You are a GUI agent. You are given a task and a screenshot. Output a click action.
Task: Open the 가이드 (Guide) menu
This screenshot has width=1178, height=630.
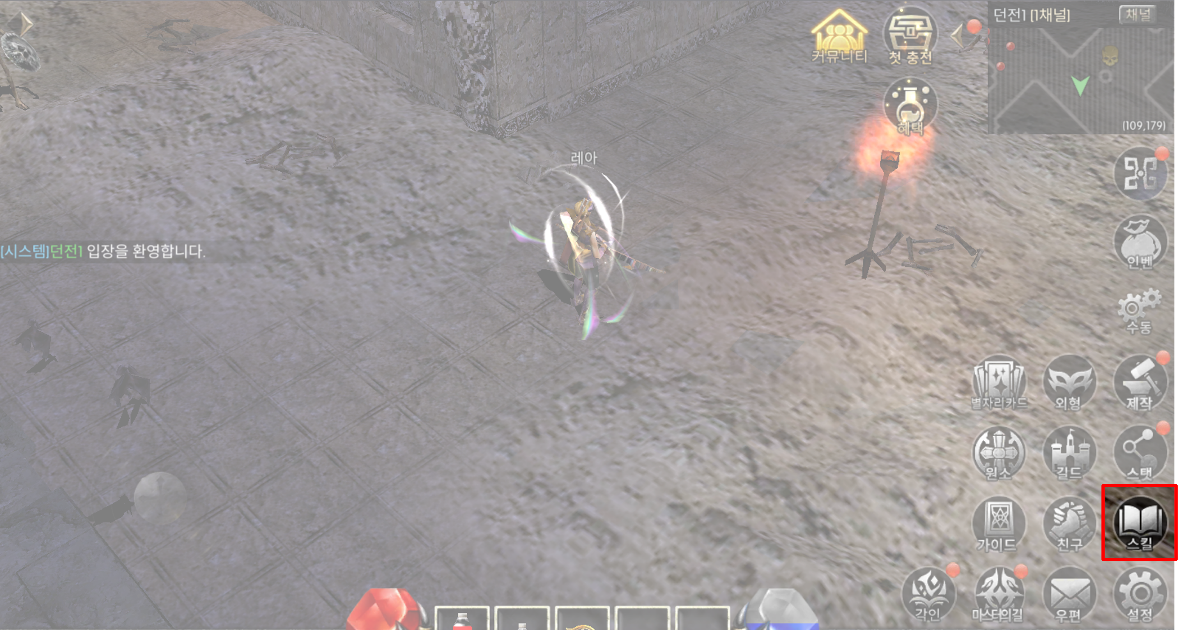pyautogui.click(x=999, y=521)
